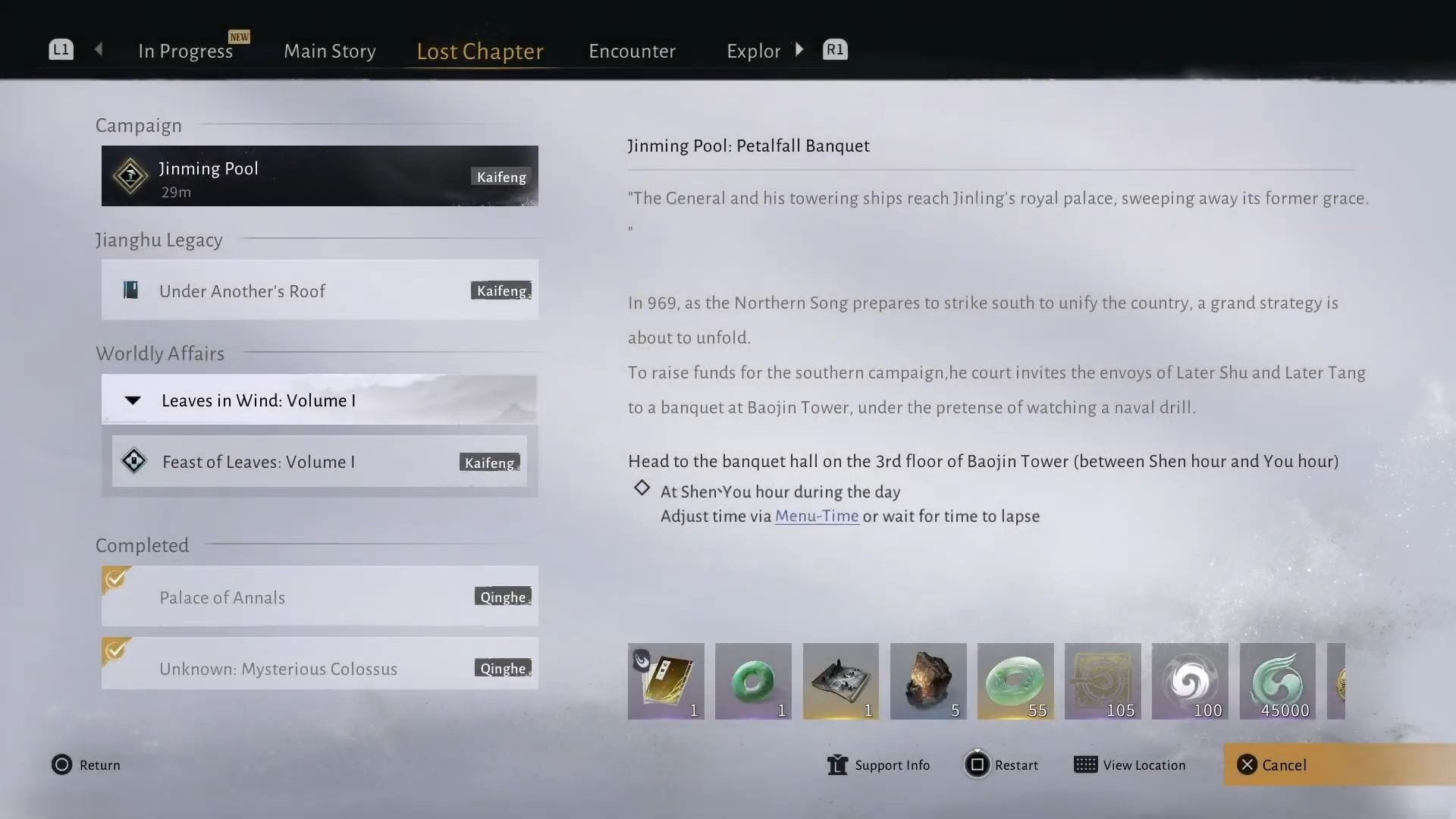Screen dimensions: 1456x819
Task: Click the View Location icon
Action: (1086, 765)
